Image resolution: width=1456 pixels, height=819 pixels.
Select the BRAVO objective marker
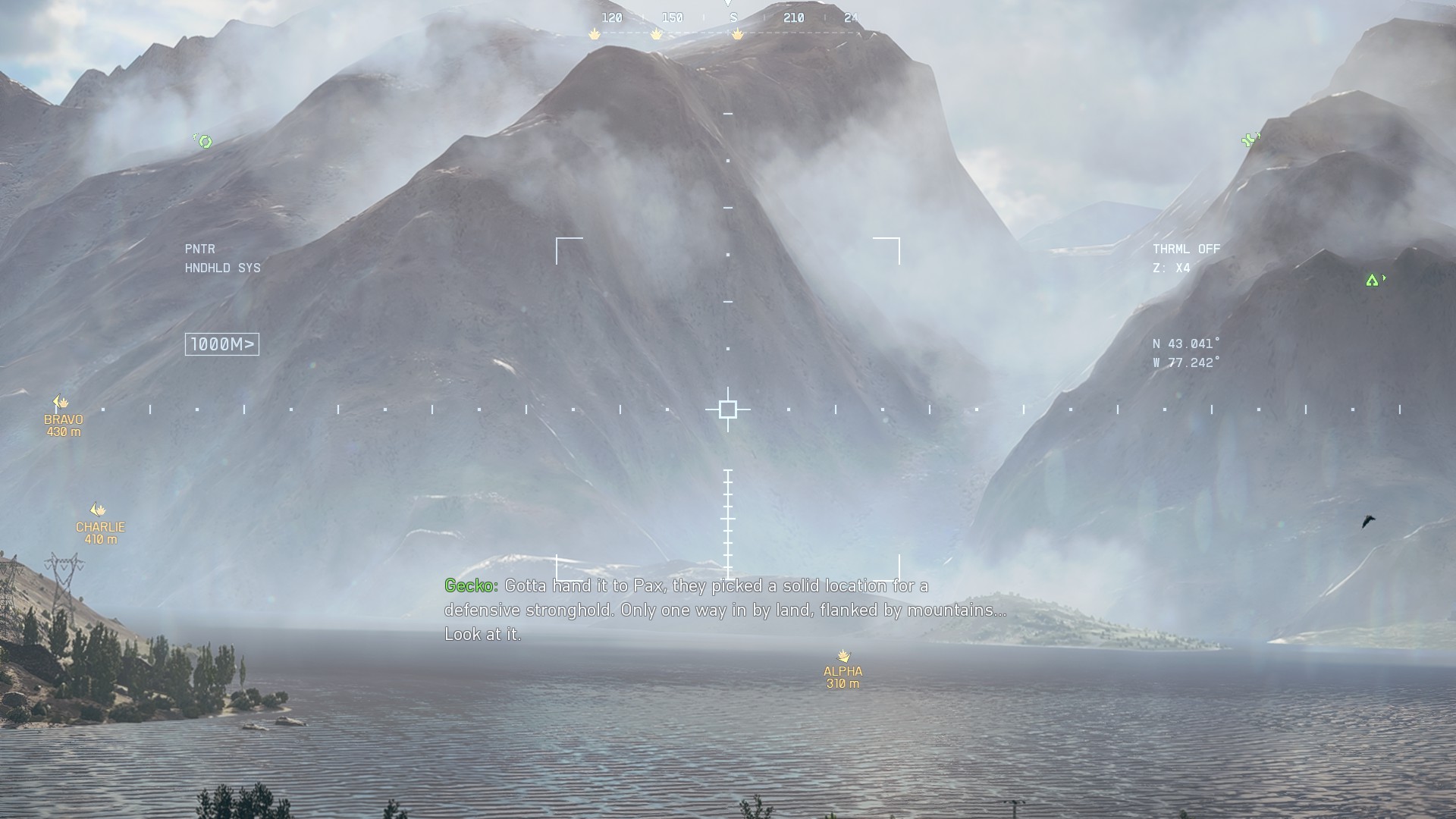tap(61, 403)
